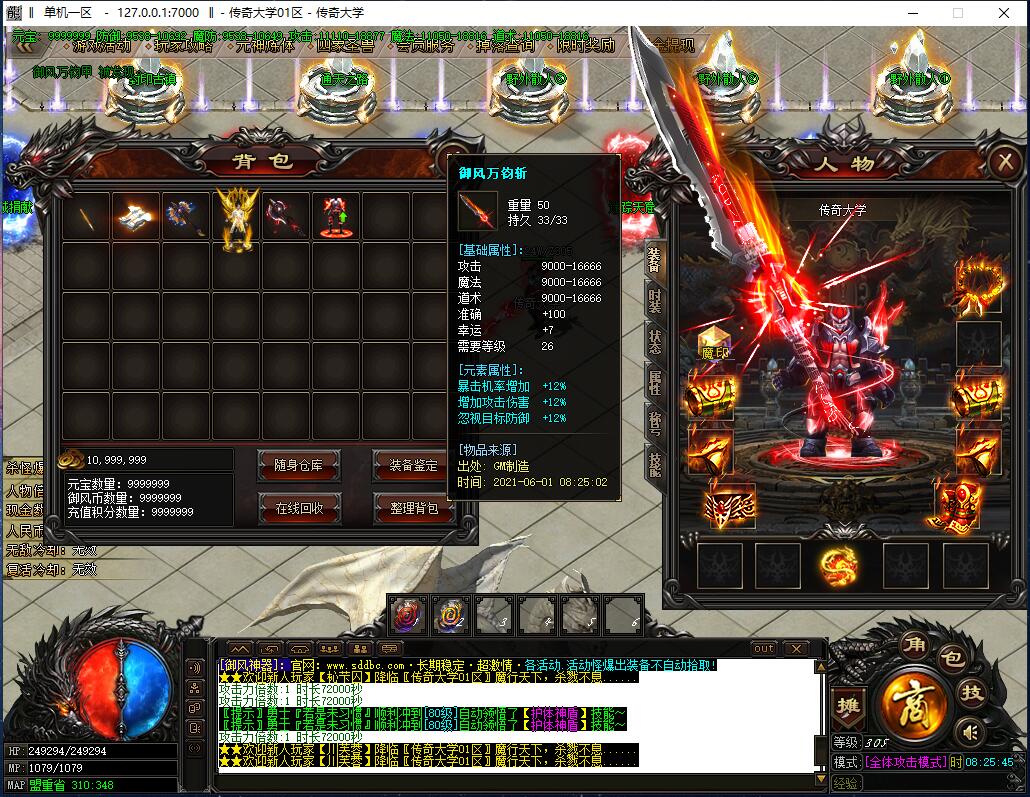Screen dimensions: 1030x797
Task: Sort the bag with 整理背包
Action: point(413,507)
